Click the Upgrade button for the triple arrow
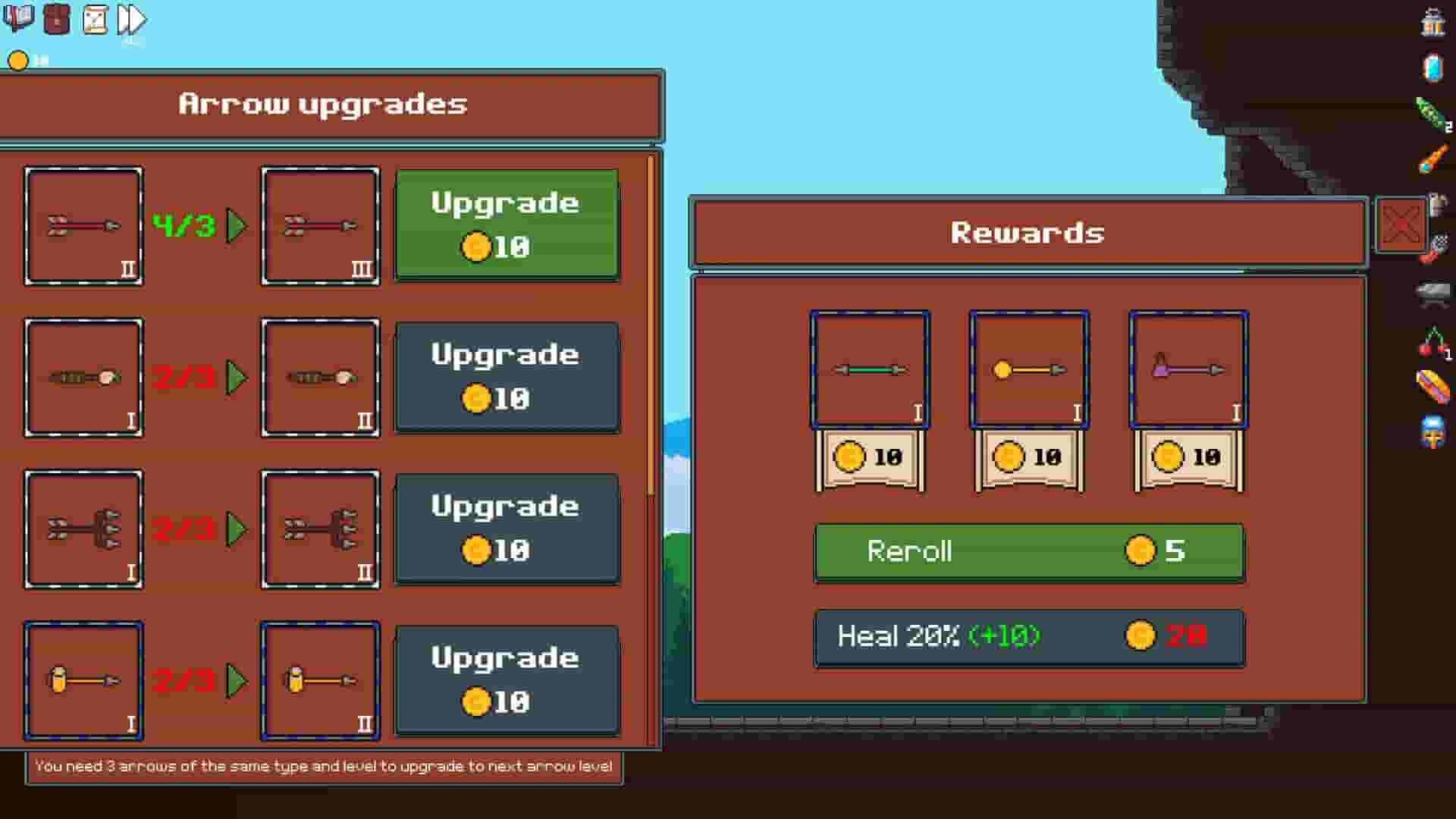 (x=507, y=529)
